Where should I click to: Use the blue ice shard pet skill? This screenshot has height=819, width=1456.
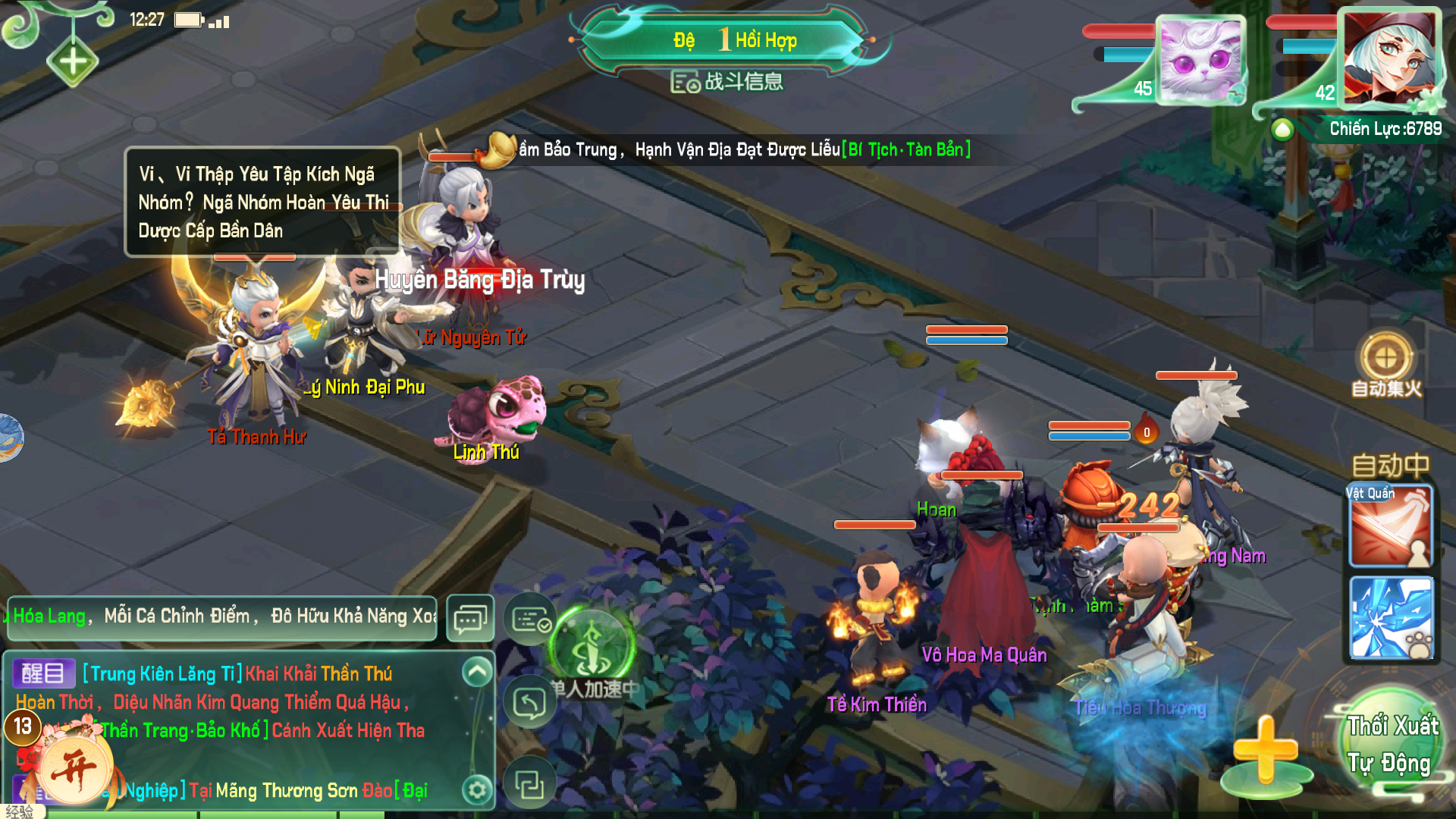point(1391,618)
